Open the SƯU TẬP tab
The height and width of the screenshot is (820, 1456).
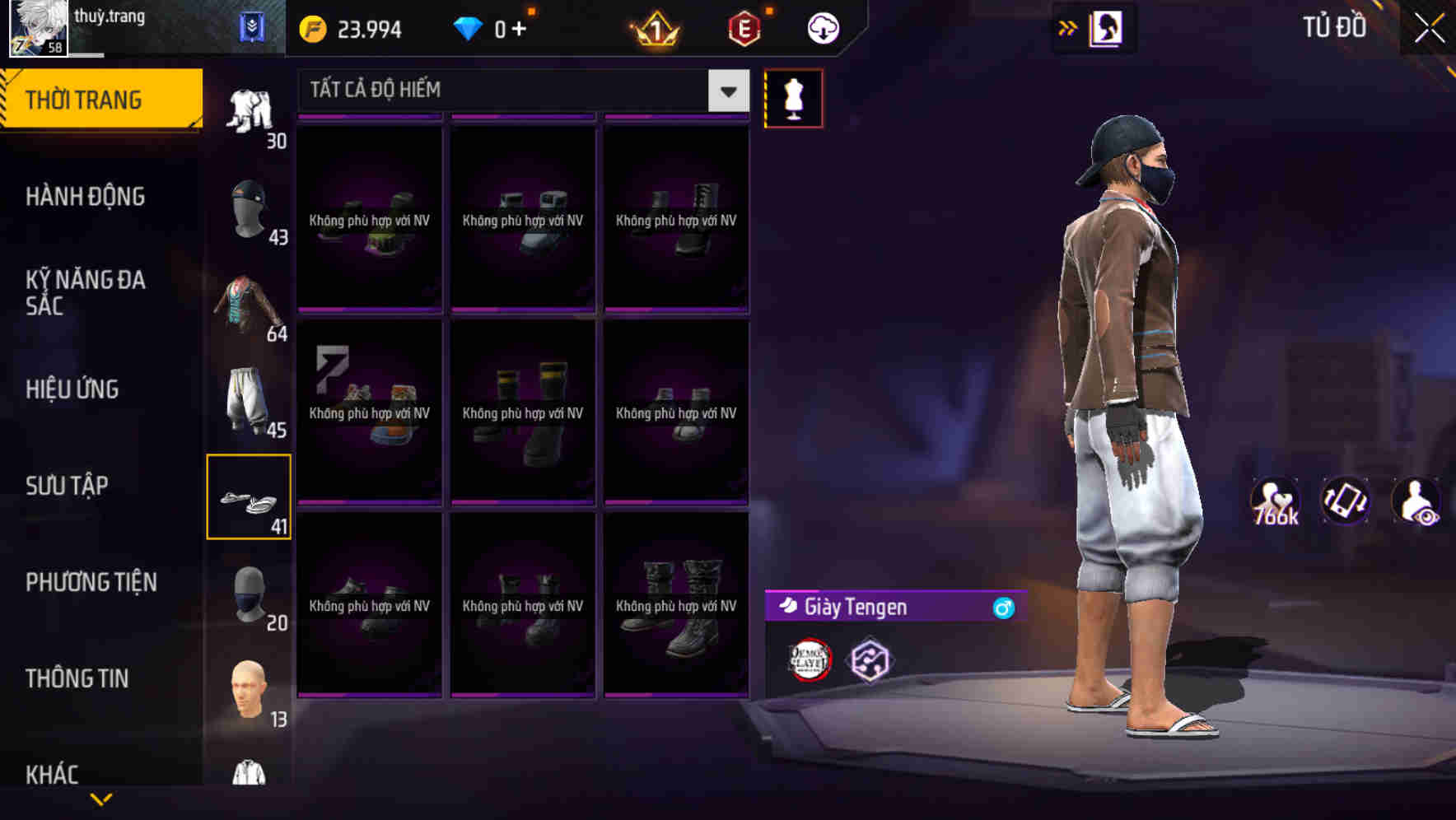click(x=68, y=486)
